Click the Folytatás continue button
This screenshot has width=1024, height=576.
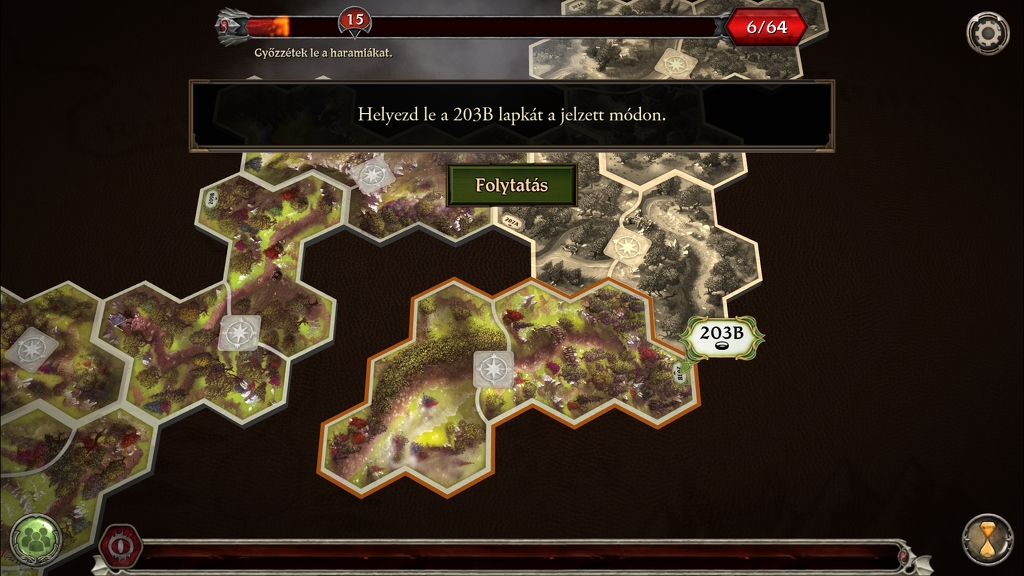pyautogui.click(x=512, y=186)
